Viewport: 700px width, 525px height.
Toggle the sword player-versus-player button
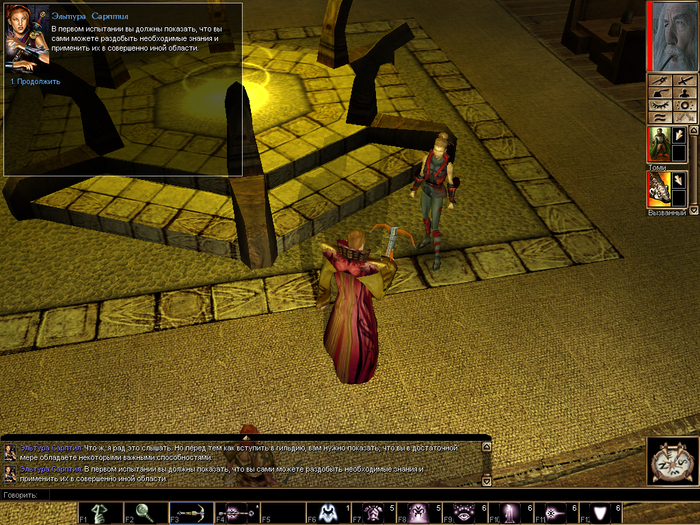(682, 79)
